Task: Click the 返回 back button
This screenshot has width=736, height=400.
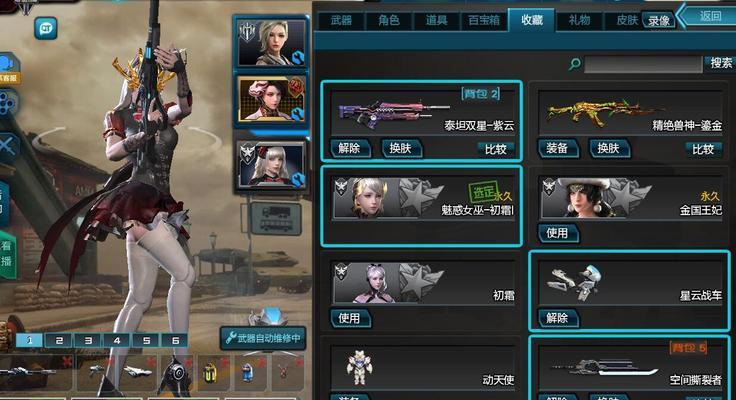Action: click(709, 16)
